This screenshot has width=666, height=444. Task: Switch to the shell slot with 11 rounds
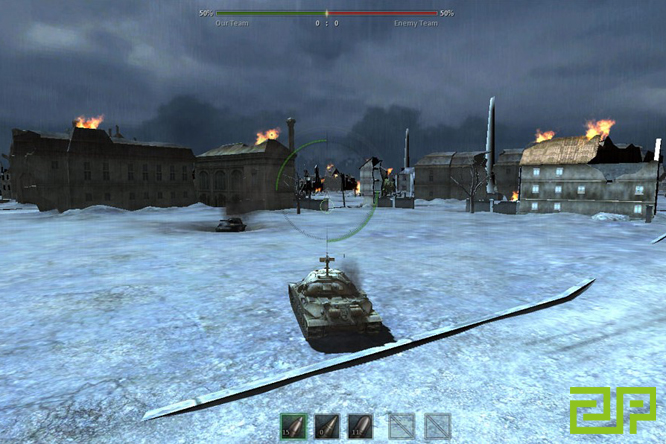(360, 426)
